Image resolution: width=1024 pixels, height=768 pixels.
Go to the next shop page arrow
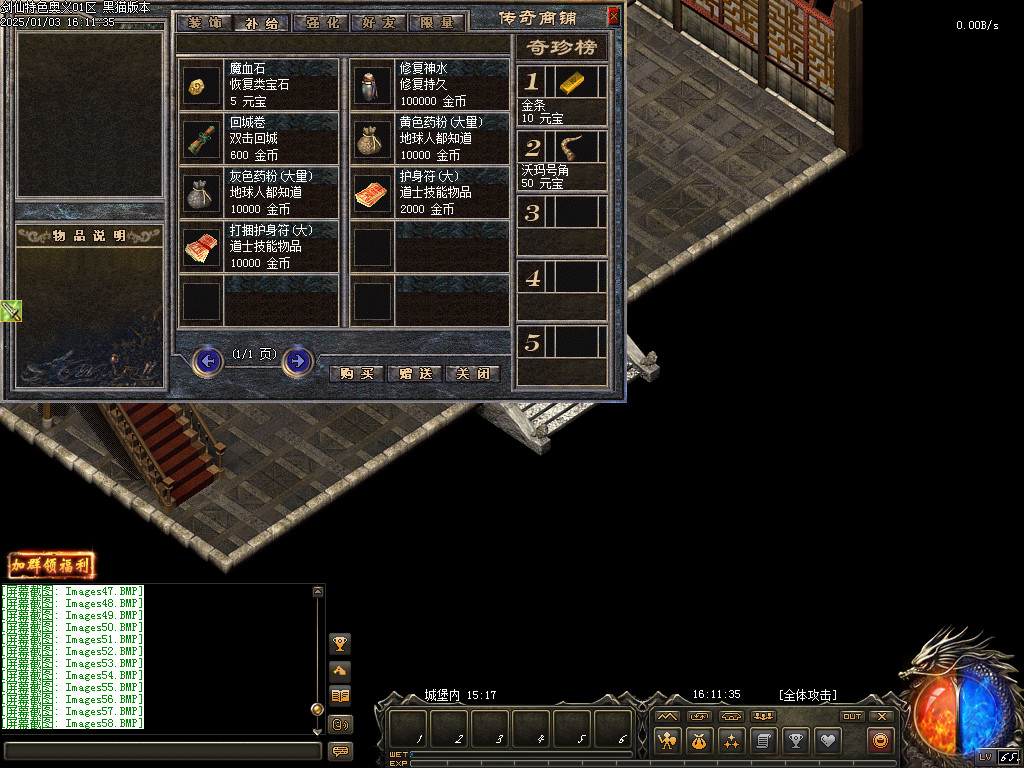point(297,360)
